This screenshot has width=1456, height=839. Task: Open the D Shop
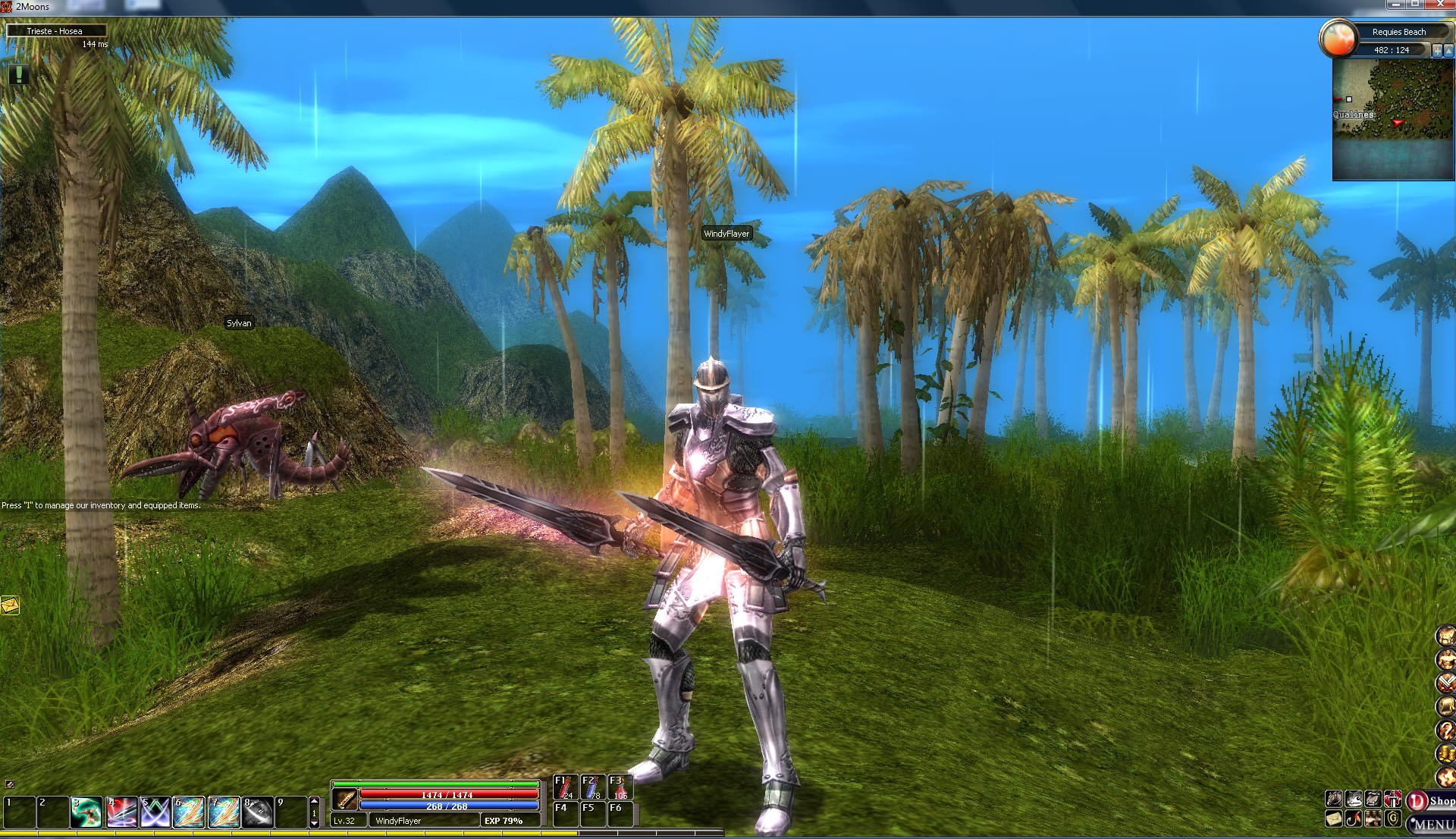[x=1431, y=801]
